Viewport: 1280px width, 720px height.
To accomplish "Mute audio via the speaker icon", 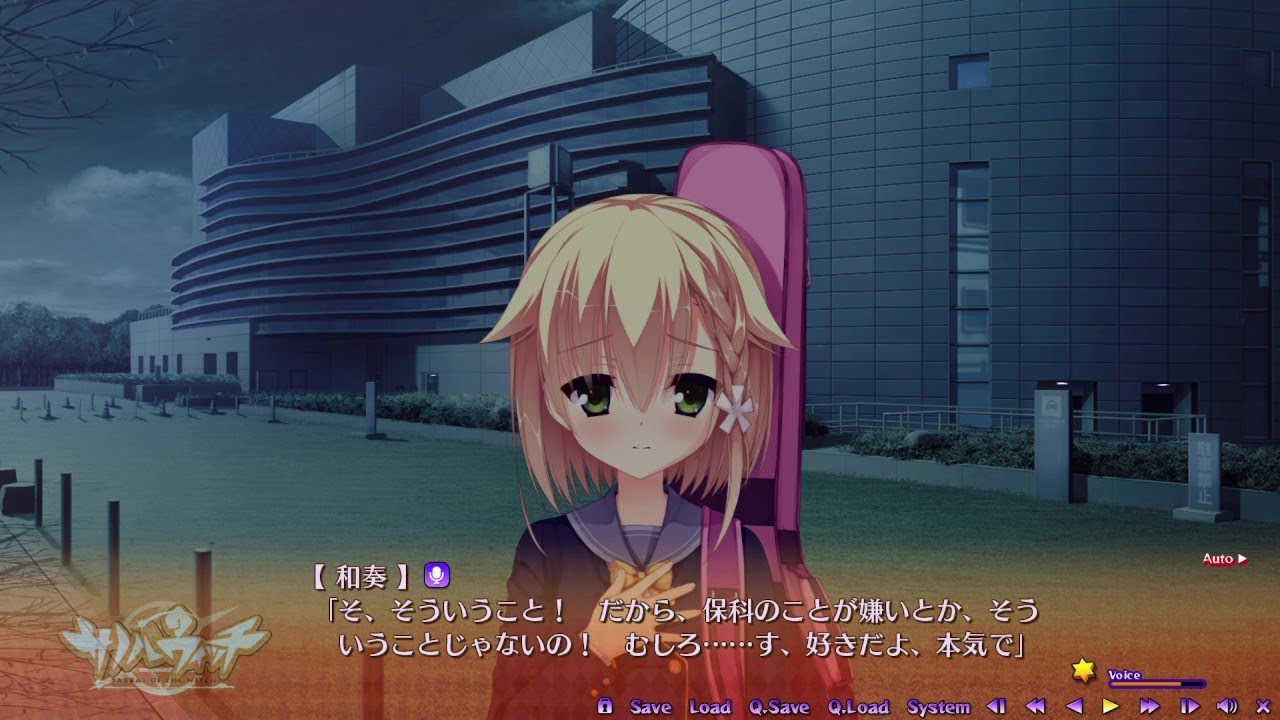I will pos(1228,706).
